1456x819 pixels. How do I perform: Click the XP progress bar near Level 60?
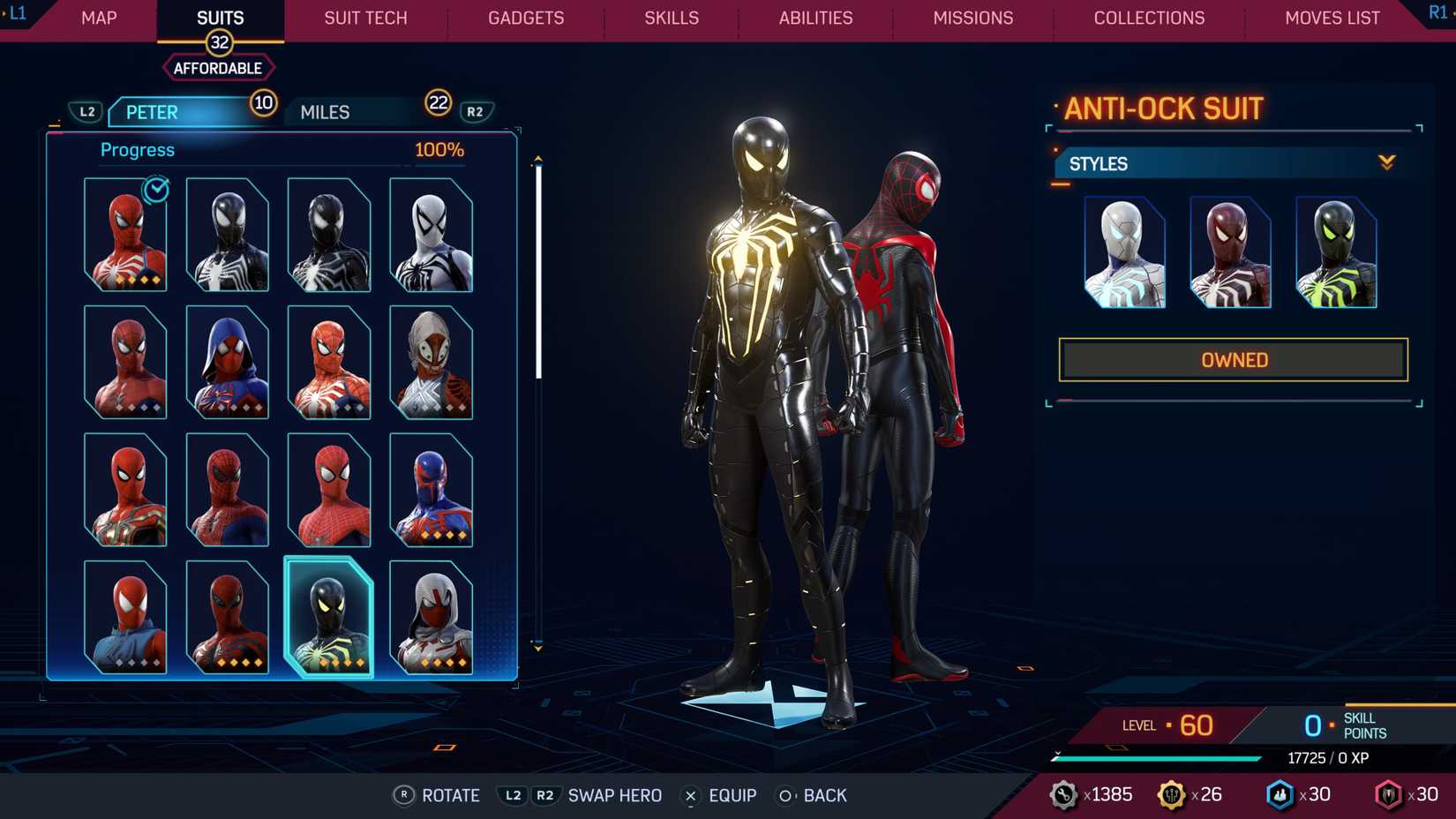1156,757
